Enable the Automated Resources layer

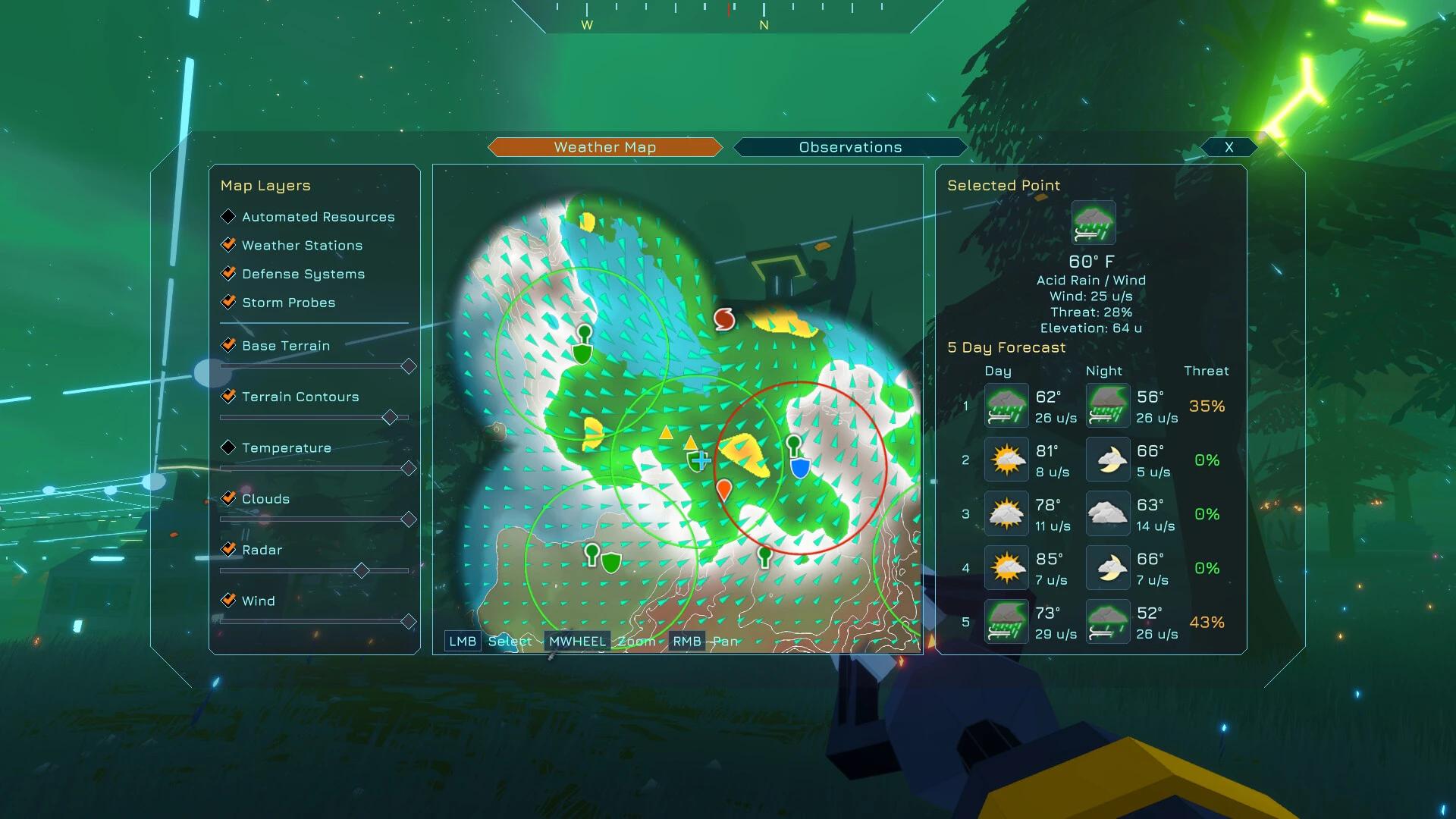[229, 217]
